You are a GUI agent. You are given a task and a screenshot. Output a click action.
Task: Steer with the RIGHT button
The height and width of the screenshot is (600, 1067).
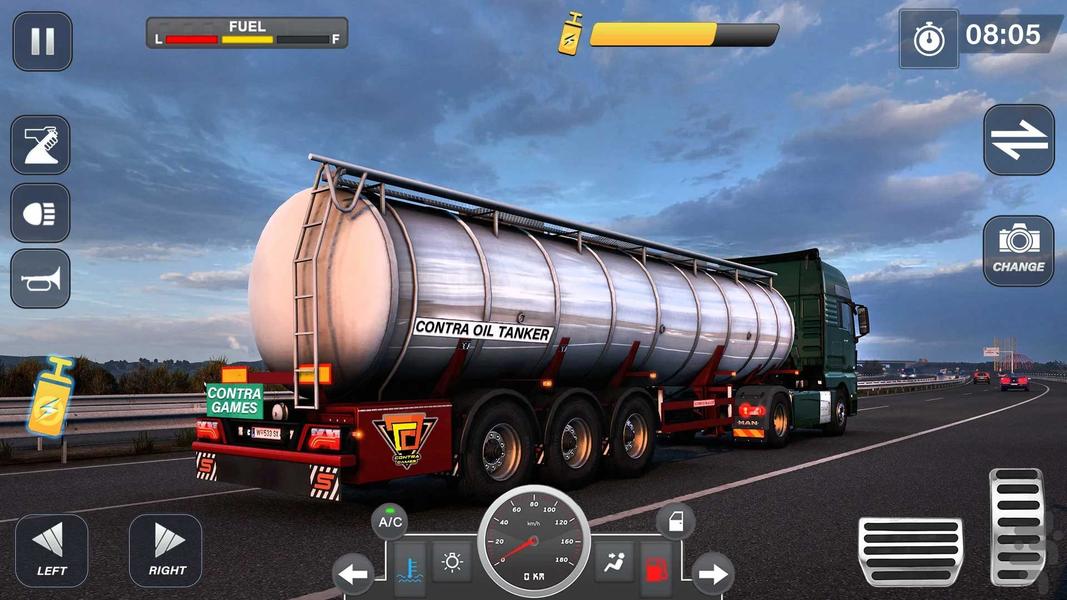(166, 550)
